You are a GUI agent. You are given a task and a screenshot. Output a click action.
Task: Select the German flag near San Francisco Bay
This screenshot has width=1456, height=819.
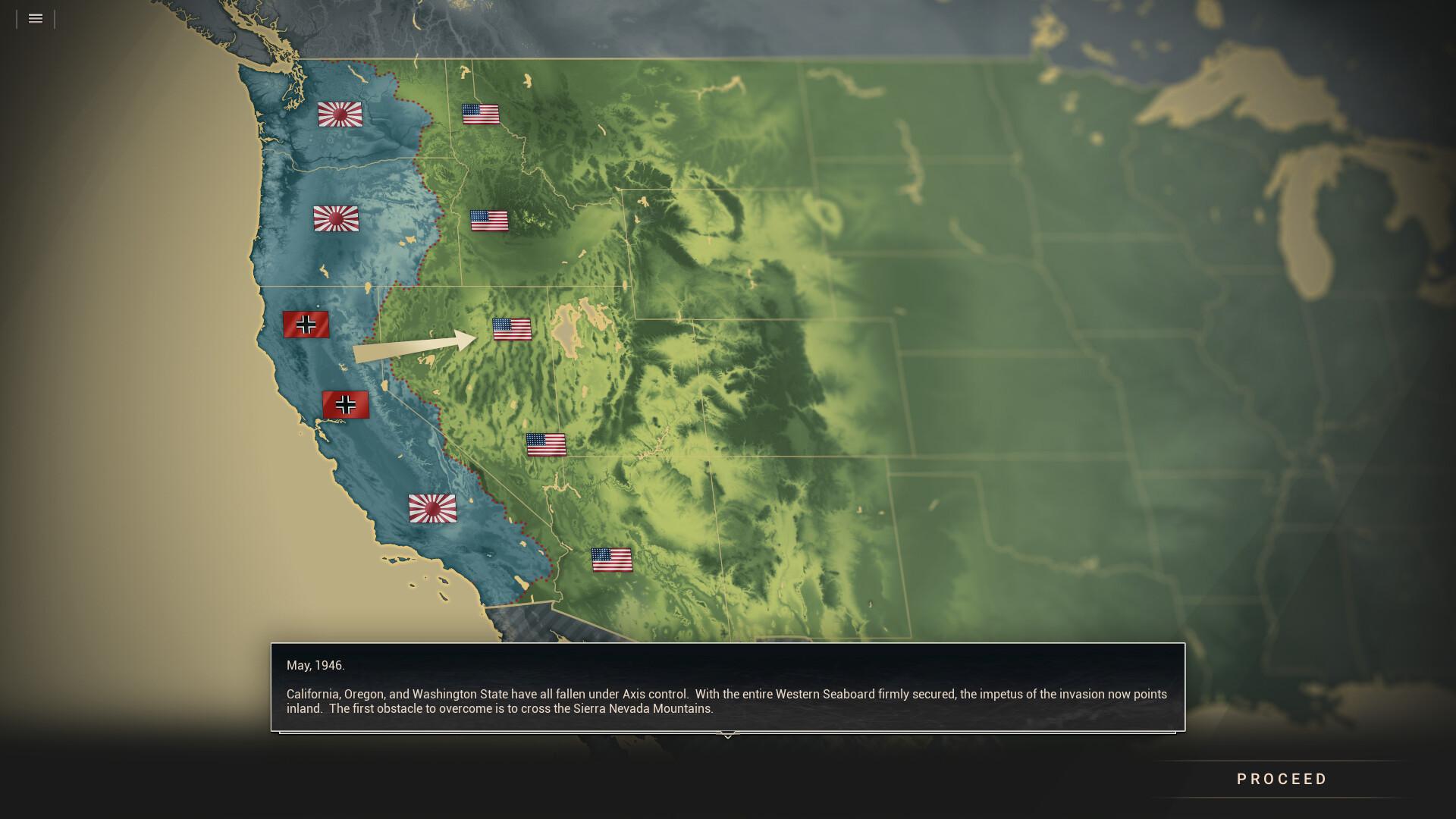pyautogui.click(x=346, y=404)
